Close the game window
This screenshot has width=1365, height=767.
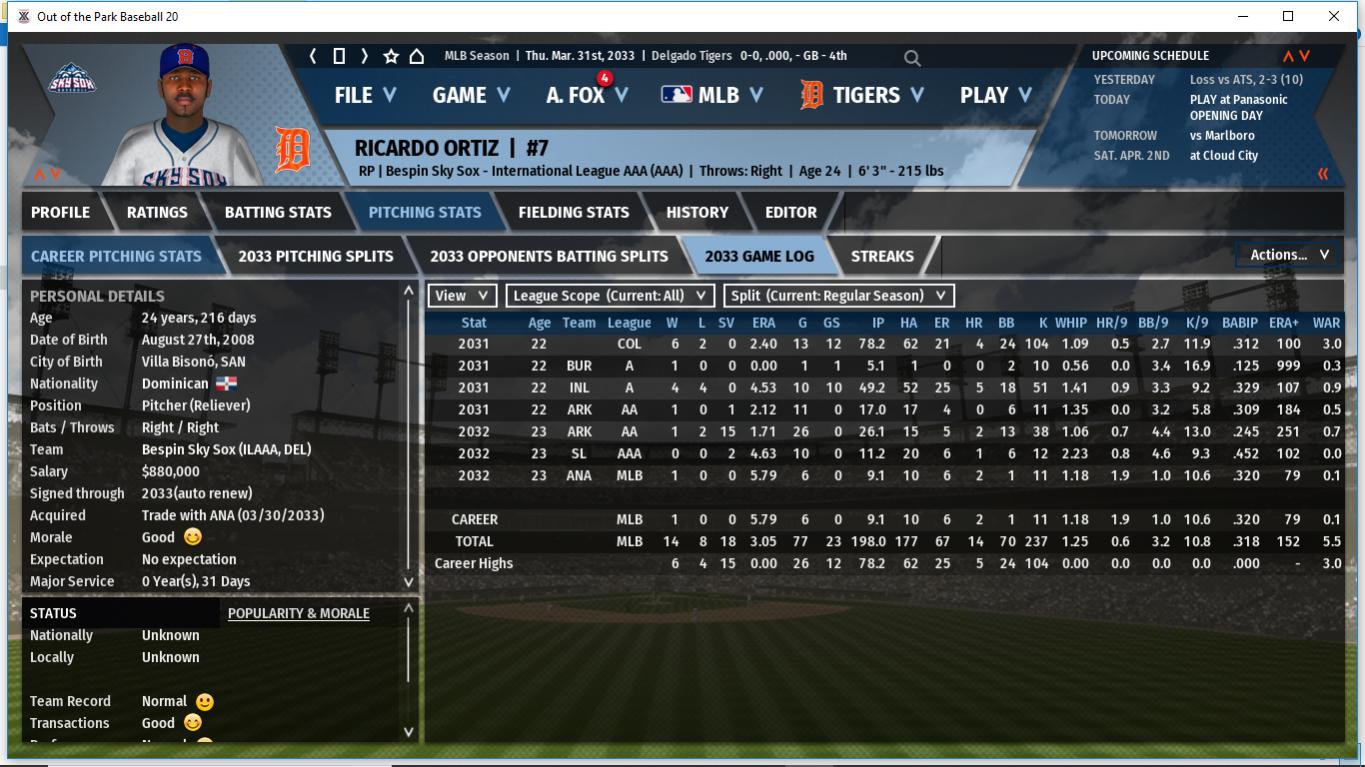[x=1333, y=16]
